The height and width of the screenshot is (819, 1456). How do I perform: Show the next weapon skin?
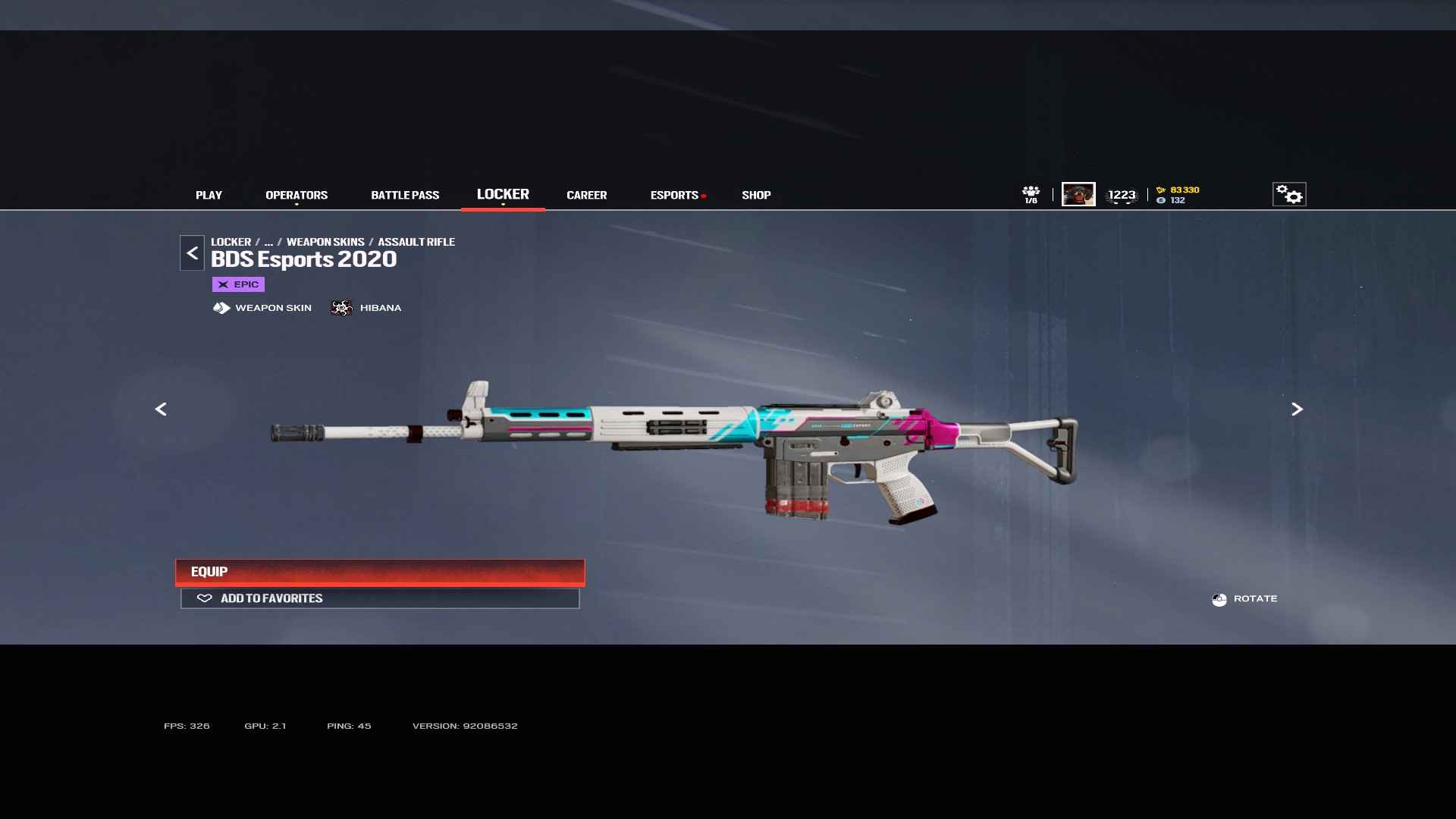1297,409
